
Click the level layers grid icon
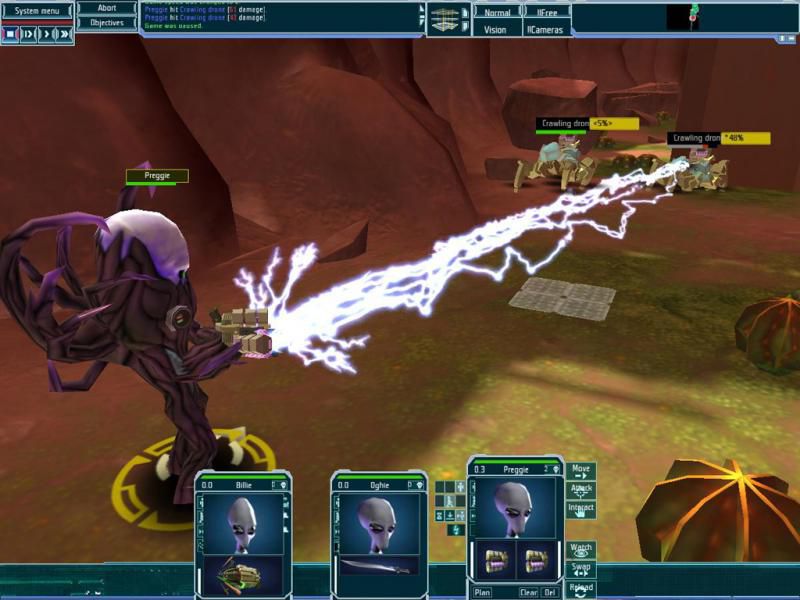pos(442,19)
